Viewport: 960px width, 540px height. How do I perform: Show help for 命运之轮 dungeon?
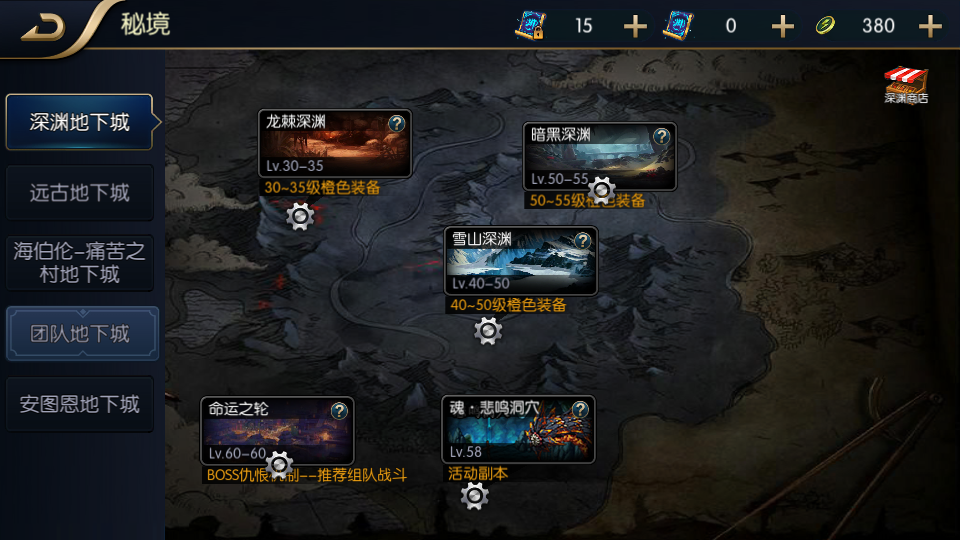coord(339,410)
